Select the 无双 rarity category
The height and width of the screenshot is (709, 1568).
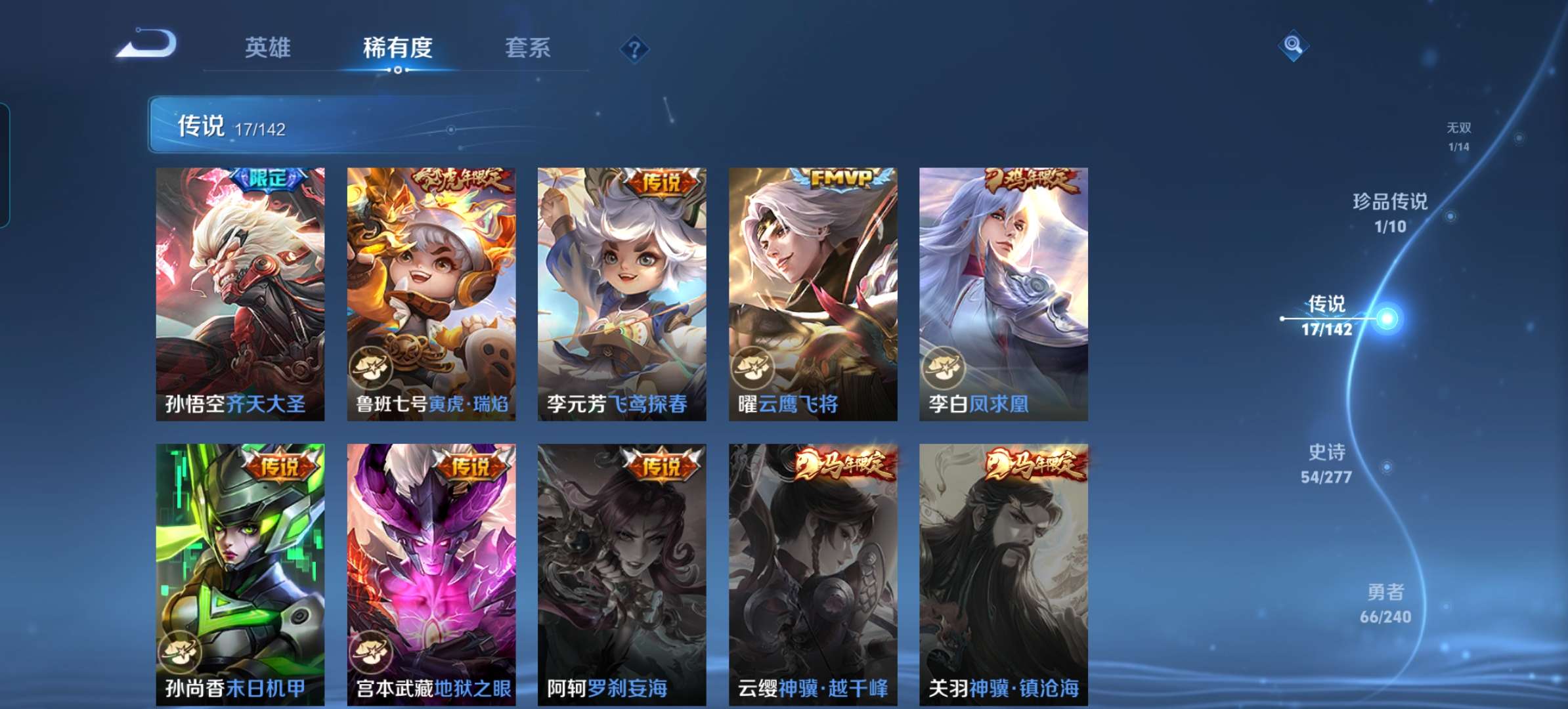[x=1459, y=136]
